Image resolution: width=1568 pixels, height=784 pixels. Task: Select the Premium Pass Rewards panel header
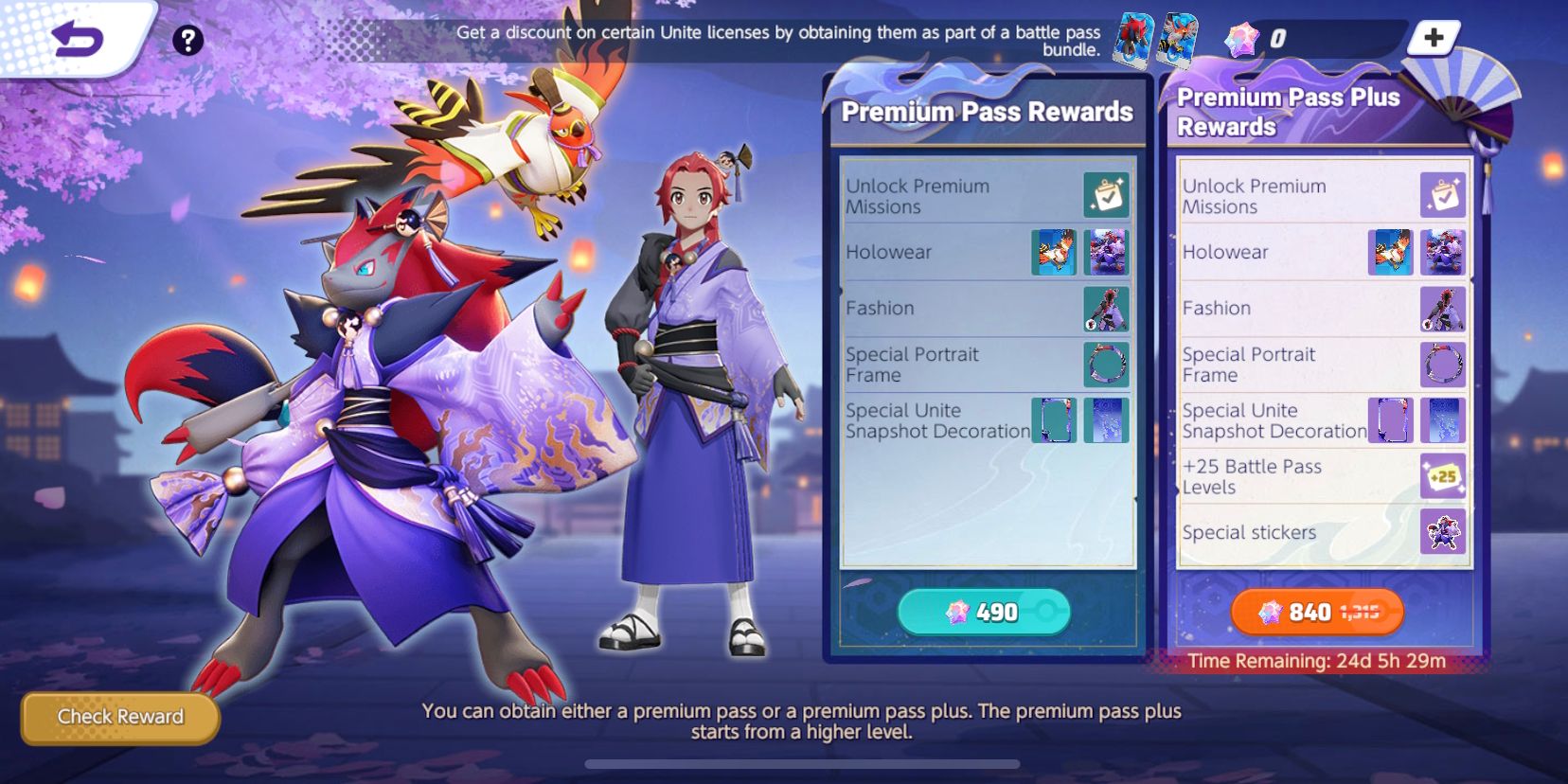click(x=987, y=111)
